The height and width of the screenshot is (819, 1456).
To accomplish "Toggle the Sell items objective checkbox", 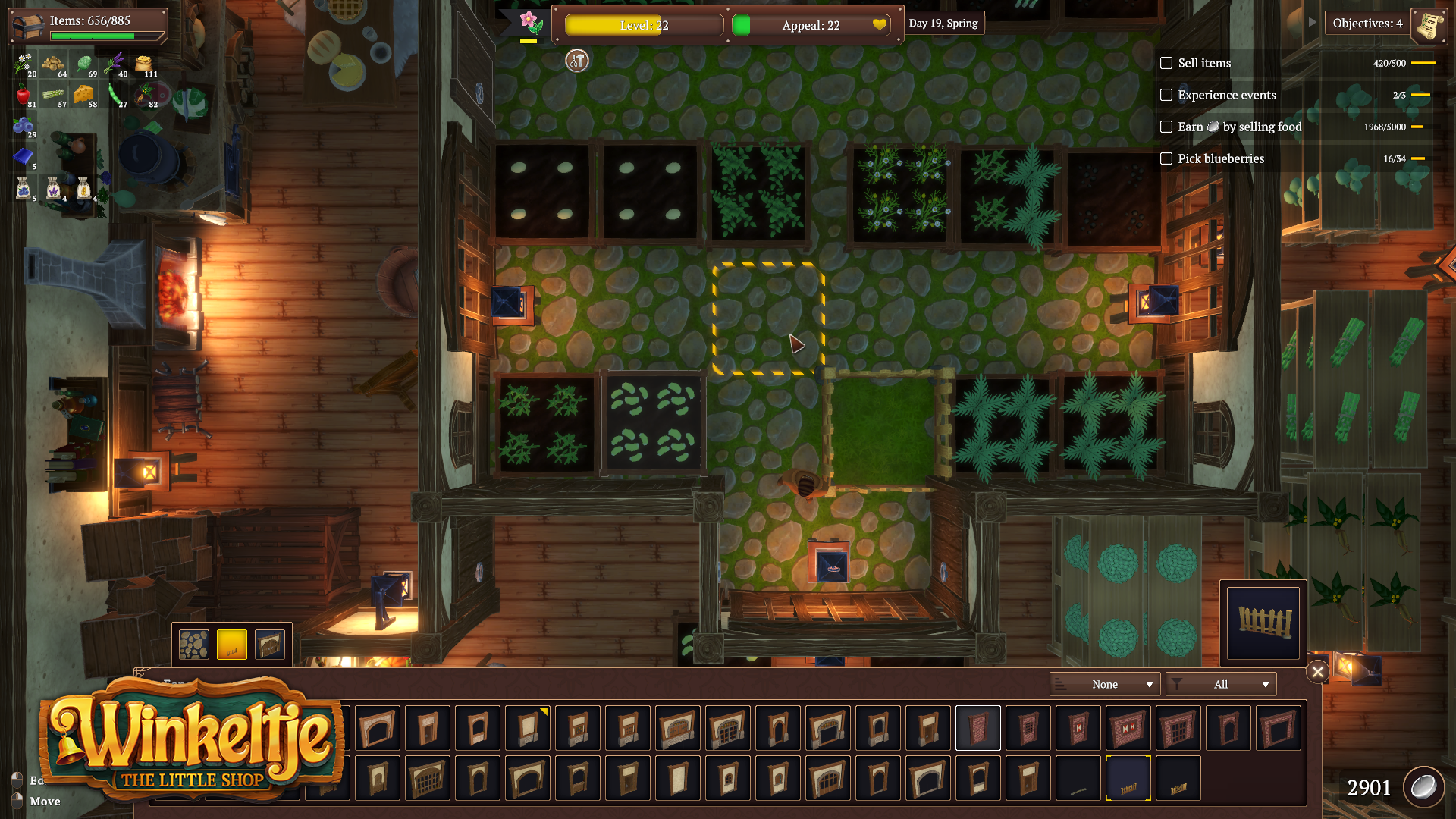I will [1166, 64].
